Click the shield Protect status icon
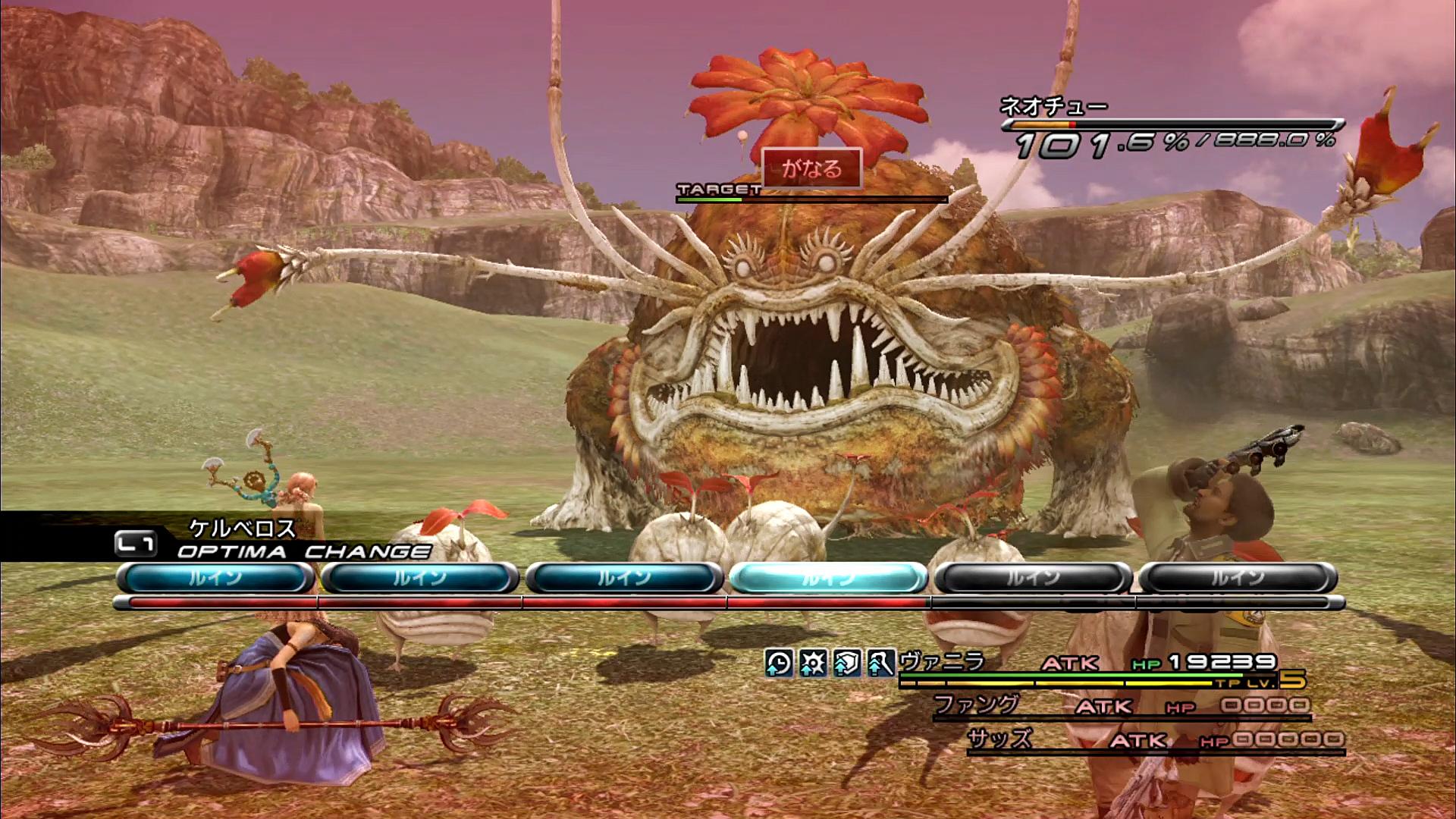This screenshot has width=1456, height=819. click(x=847, y=663)
